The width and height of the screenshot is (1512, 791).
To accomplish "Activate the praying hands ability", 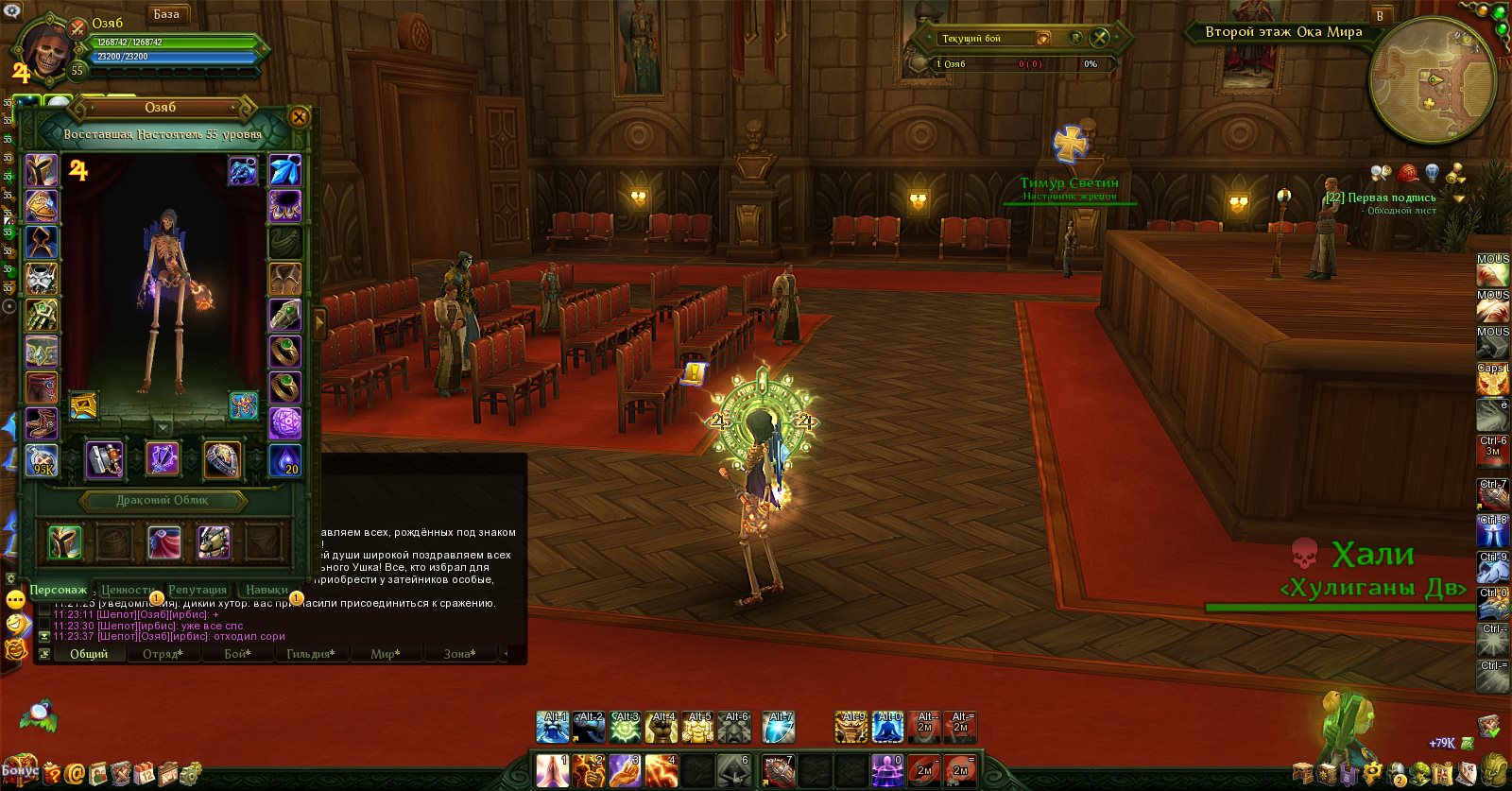I will [552, 770].
